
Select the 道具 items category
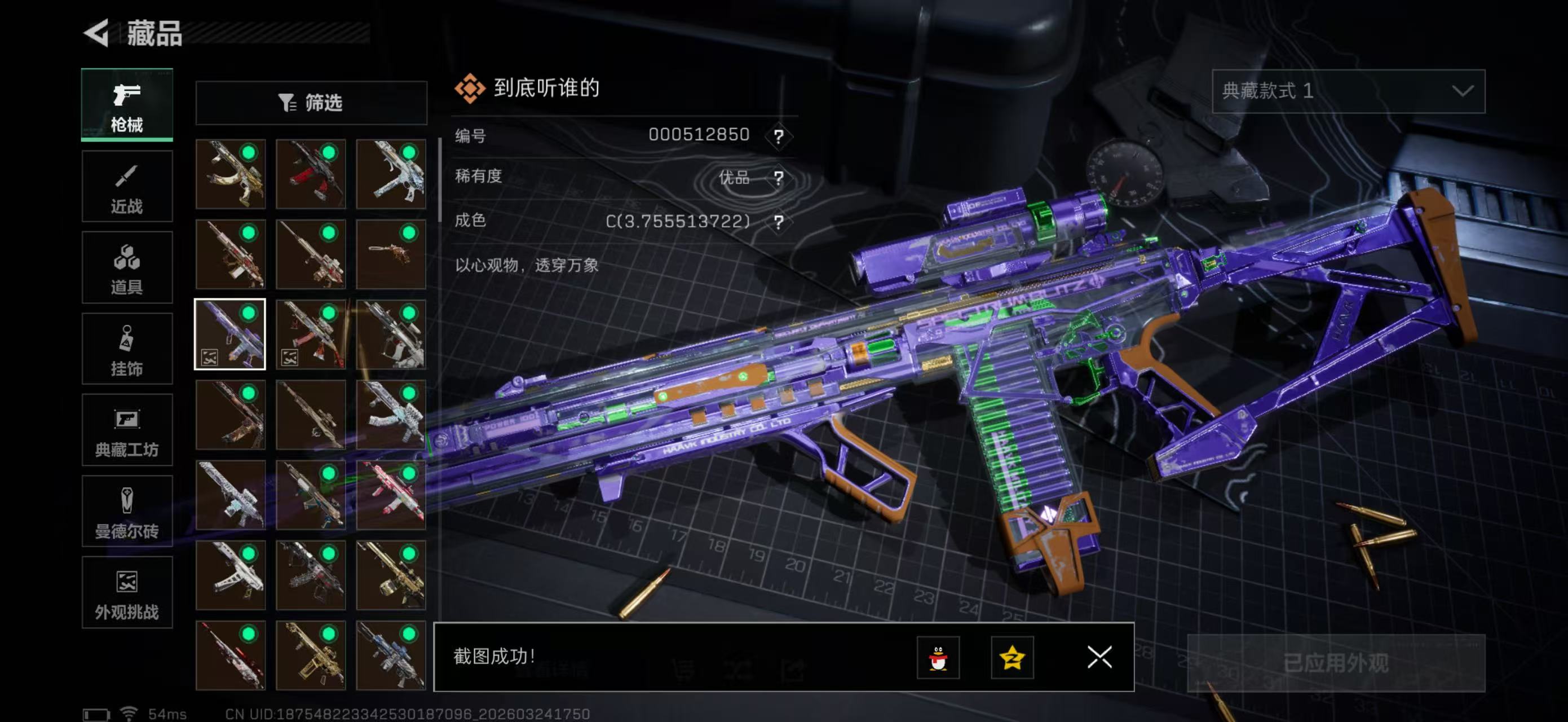coord(127,267)
